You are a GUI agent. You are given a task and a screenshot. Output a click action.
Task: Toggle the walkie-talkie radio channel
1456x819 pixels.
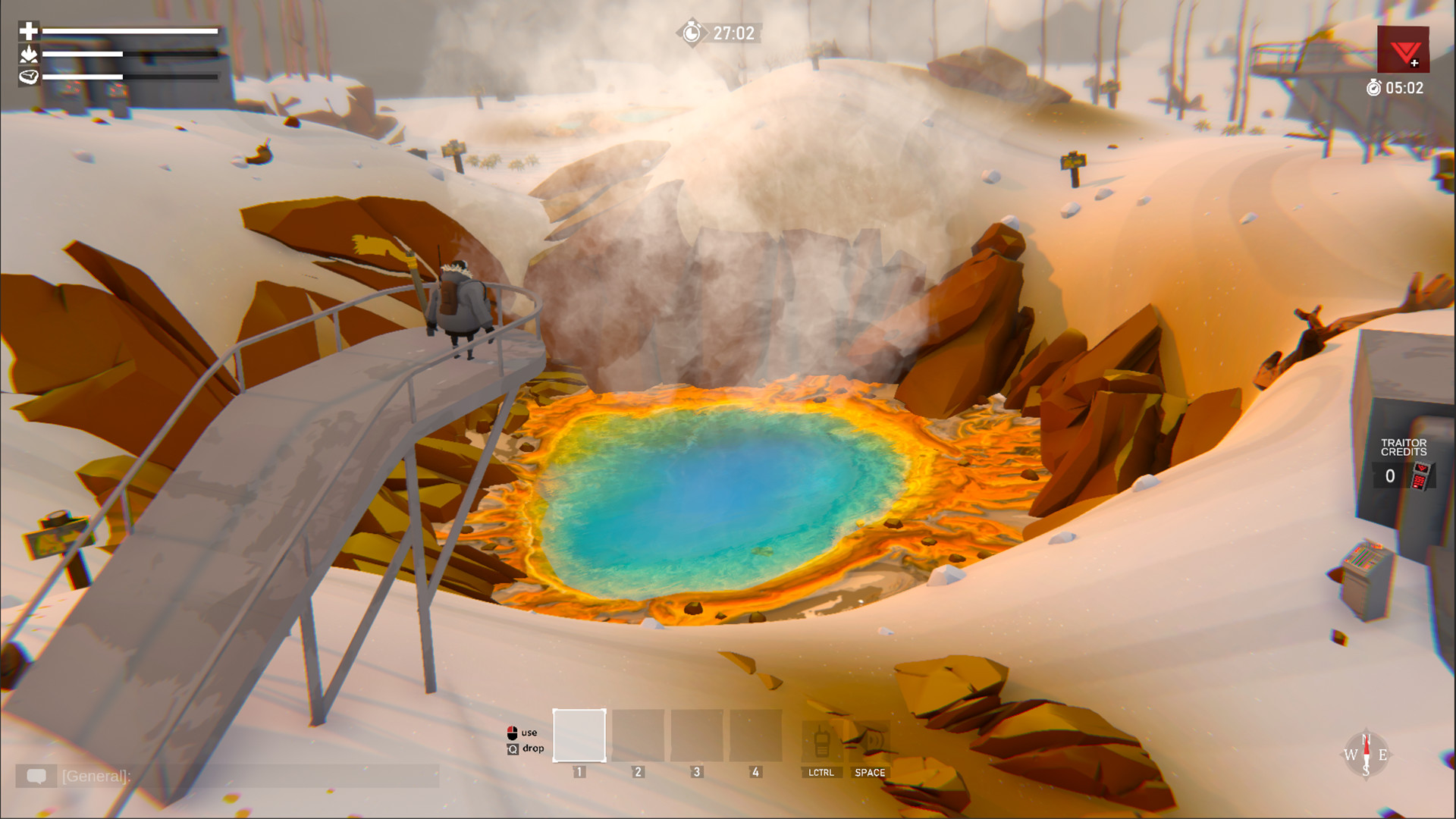tap(821, 739)
